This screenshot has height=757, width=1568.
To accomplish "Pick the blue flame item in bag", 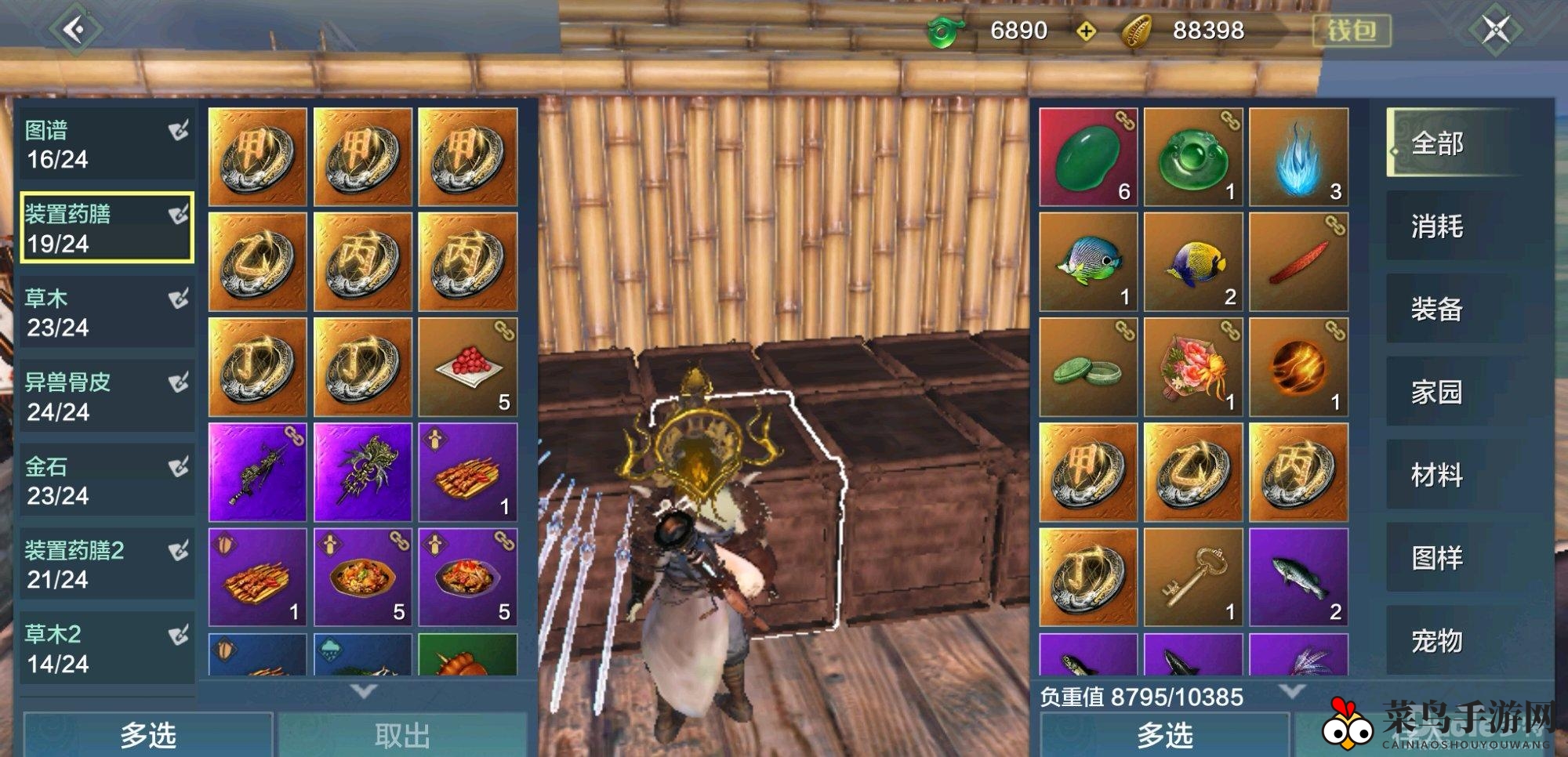I will (x=1298, y=157).
